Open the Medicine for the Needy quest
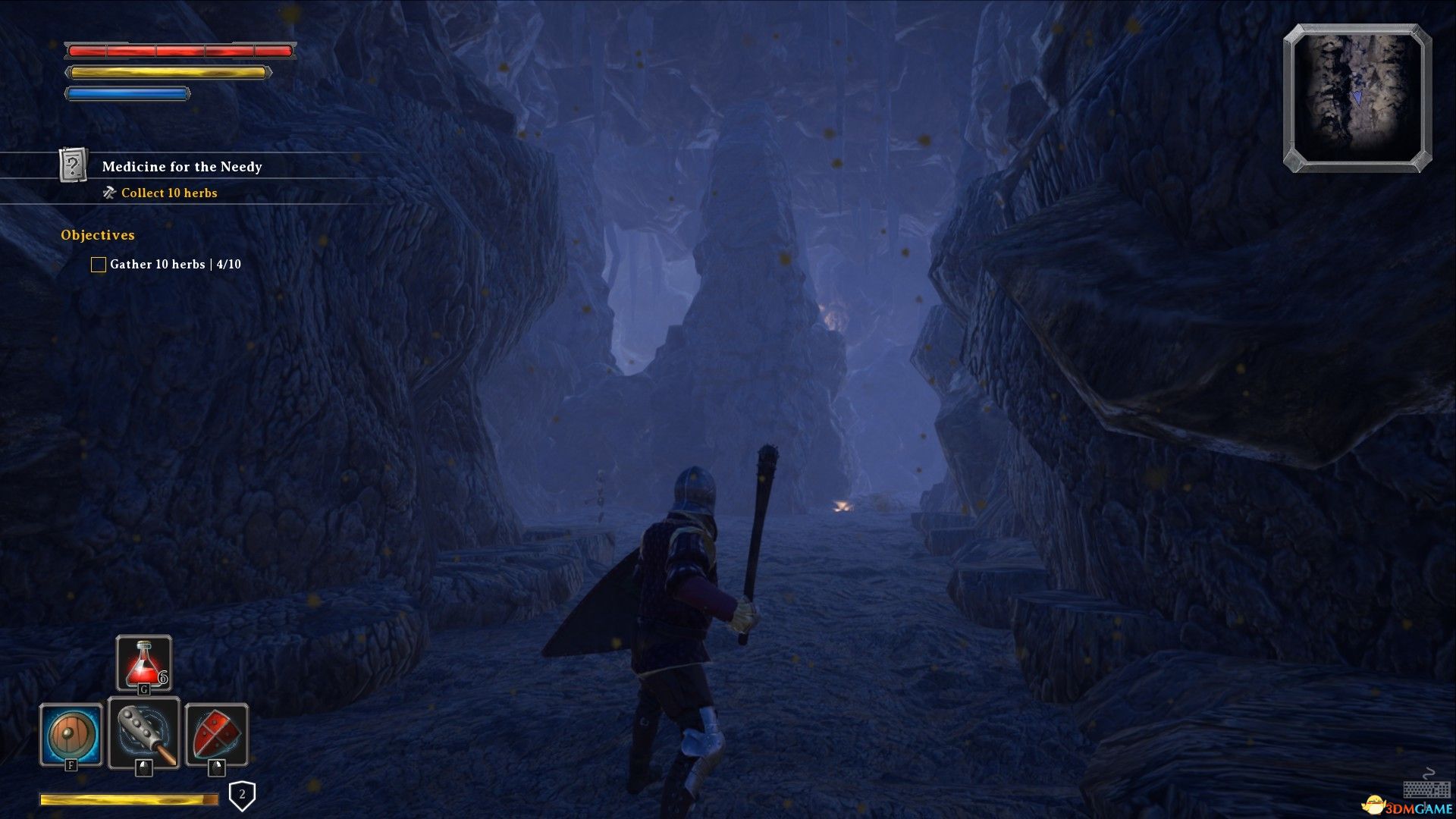The width and height of the screenshot is (1456, 819). (x=182, y=167)
